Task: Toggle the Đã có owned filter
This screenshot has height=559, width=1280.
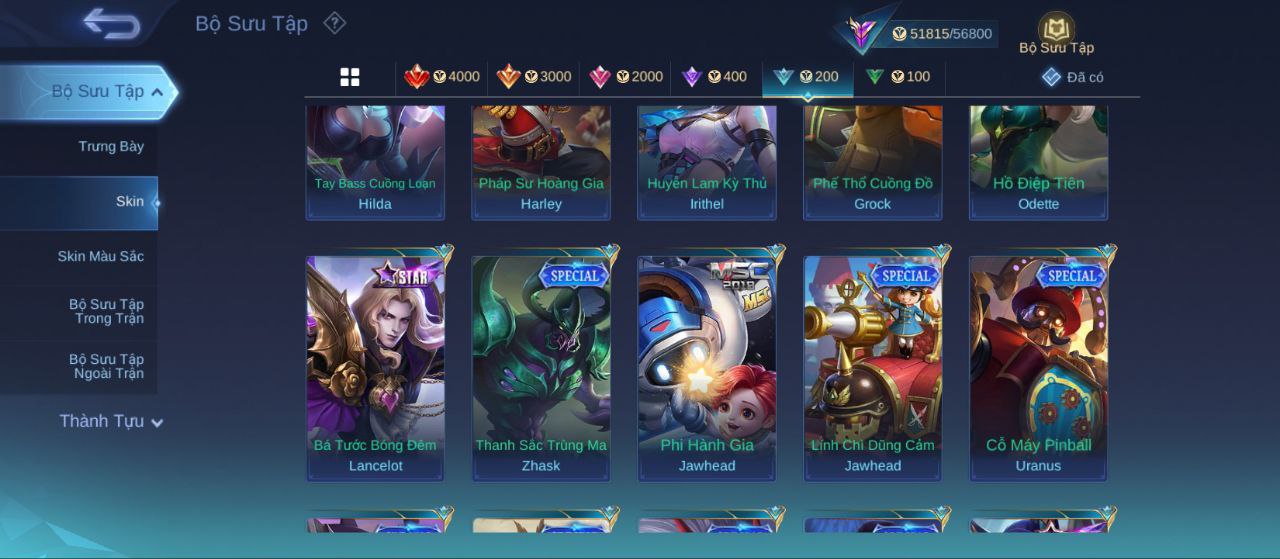Action: tap(1072, 77)
